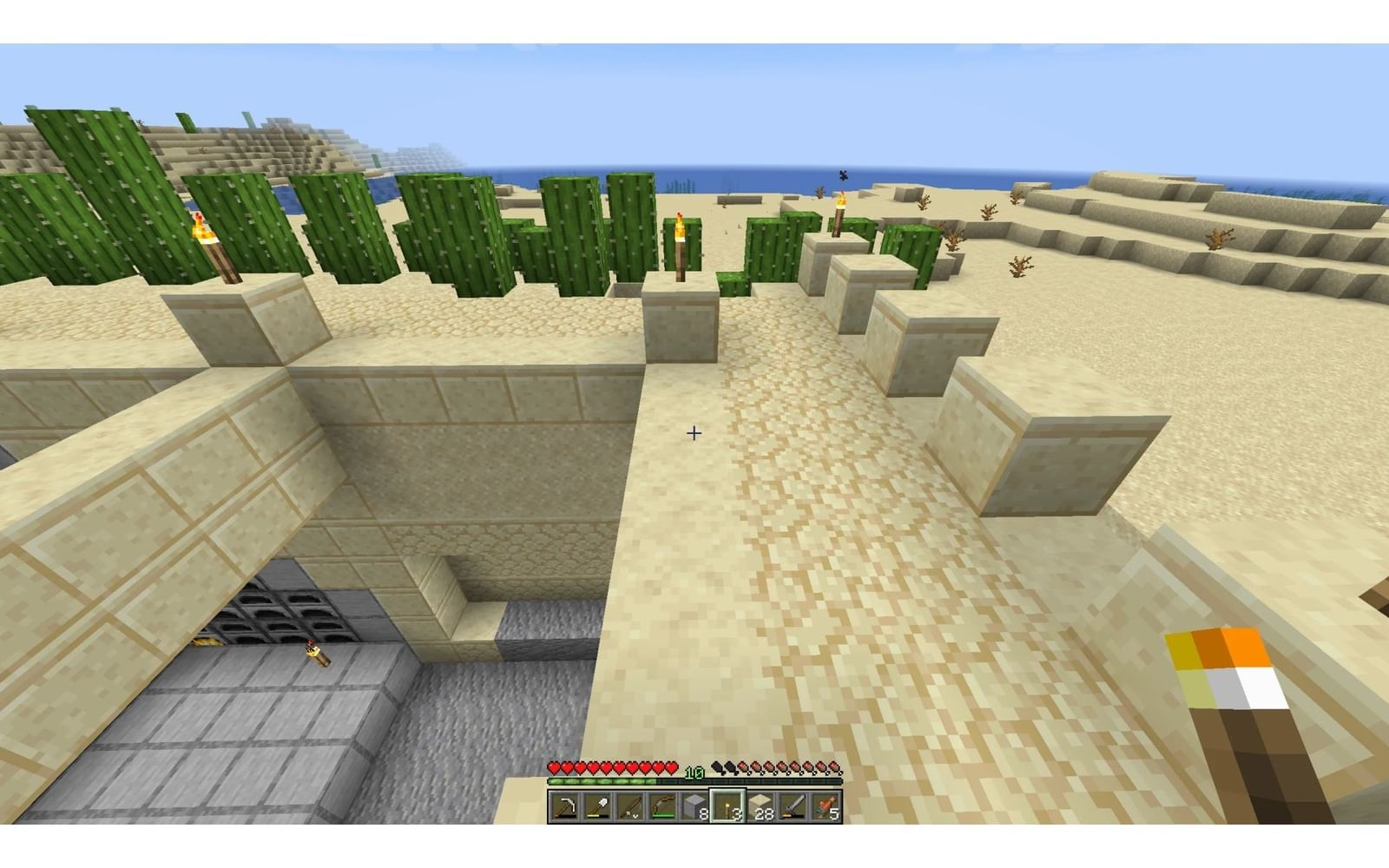This screenshot has height=868, width=1389.
Task: Click the experience level number 10
Action: pos(694,772)
